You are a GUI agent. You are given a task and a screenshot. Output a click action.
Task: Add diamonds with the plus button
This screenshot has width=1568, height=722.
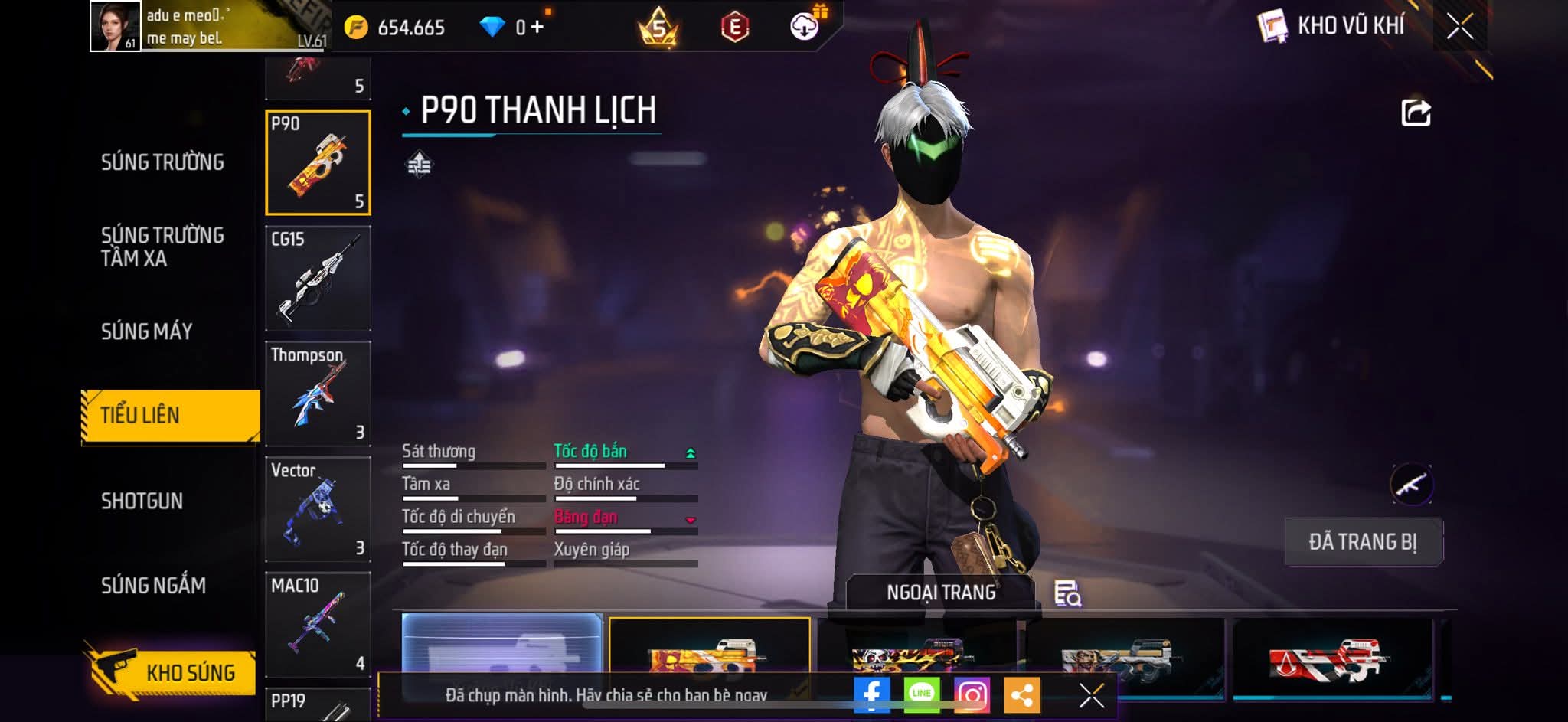537,28
